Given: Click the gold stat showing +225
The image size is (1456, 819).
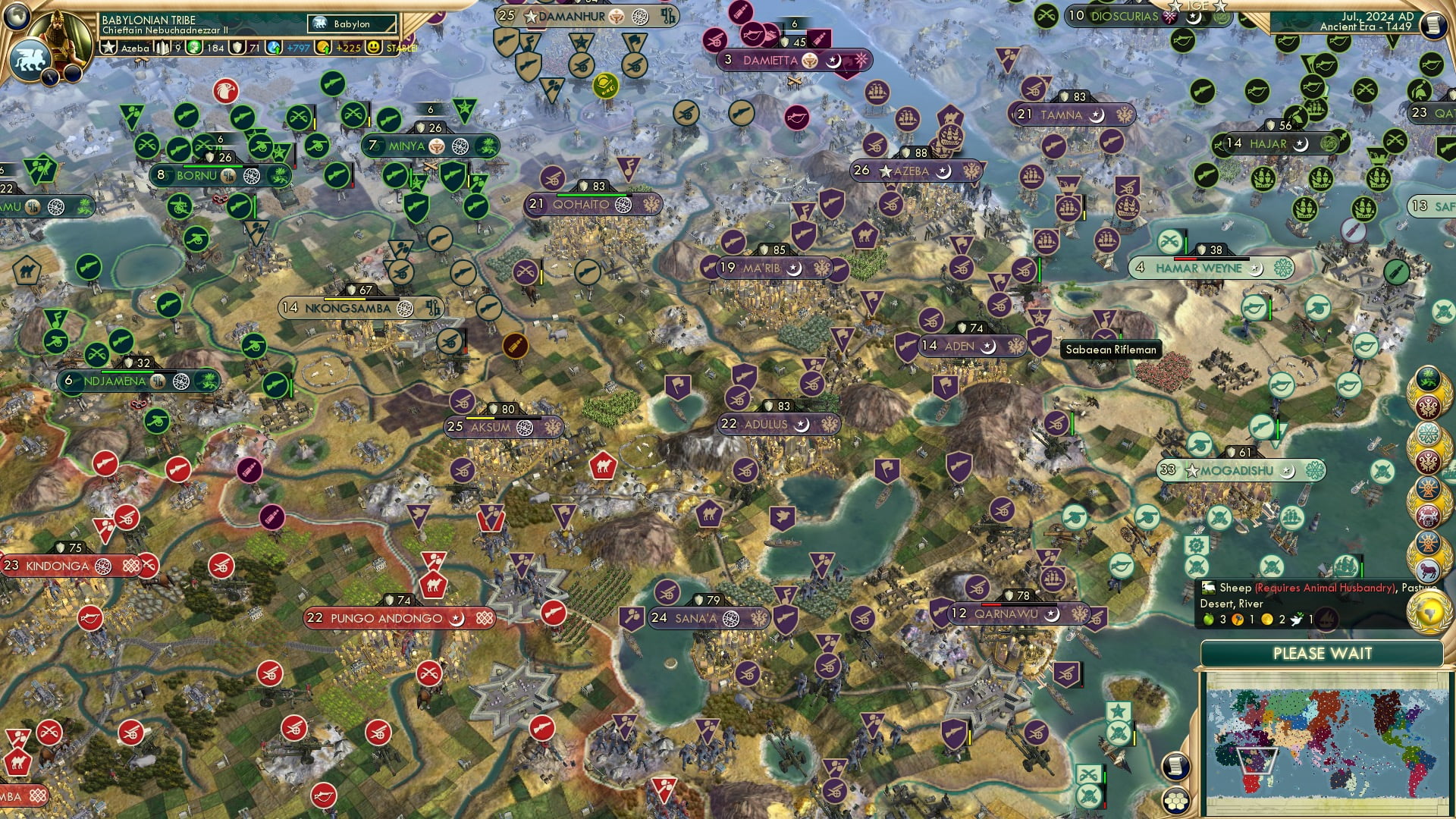Looking at the screenshot, I should coord(346,48).
